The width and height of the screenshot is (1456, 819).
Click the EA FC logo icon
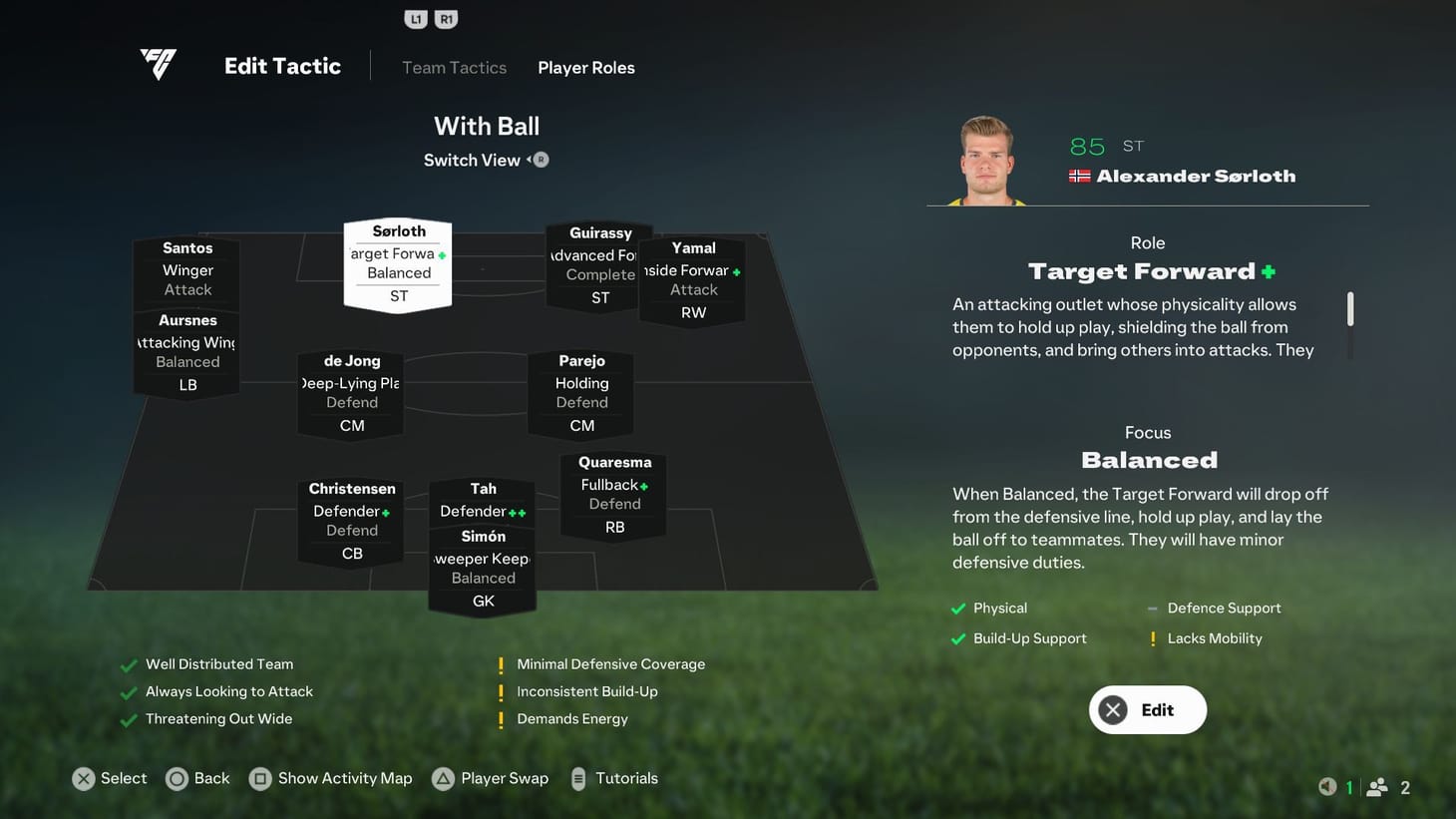pyautogui.click(x=159, y=64)
